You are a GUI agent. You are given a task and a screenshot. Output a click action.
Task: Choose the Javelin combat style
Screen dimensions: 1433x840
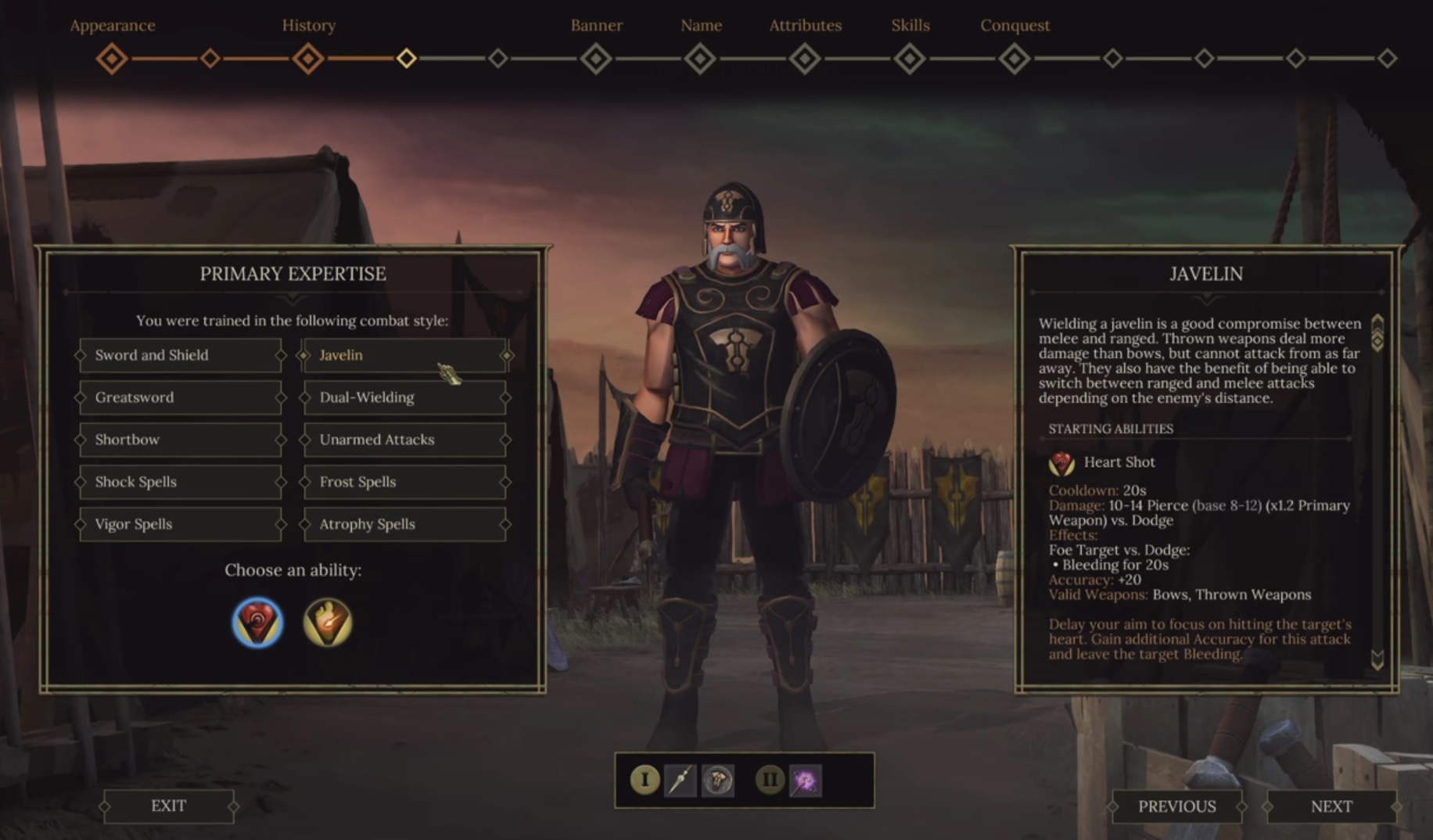coord(404,355)
